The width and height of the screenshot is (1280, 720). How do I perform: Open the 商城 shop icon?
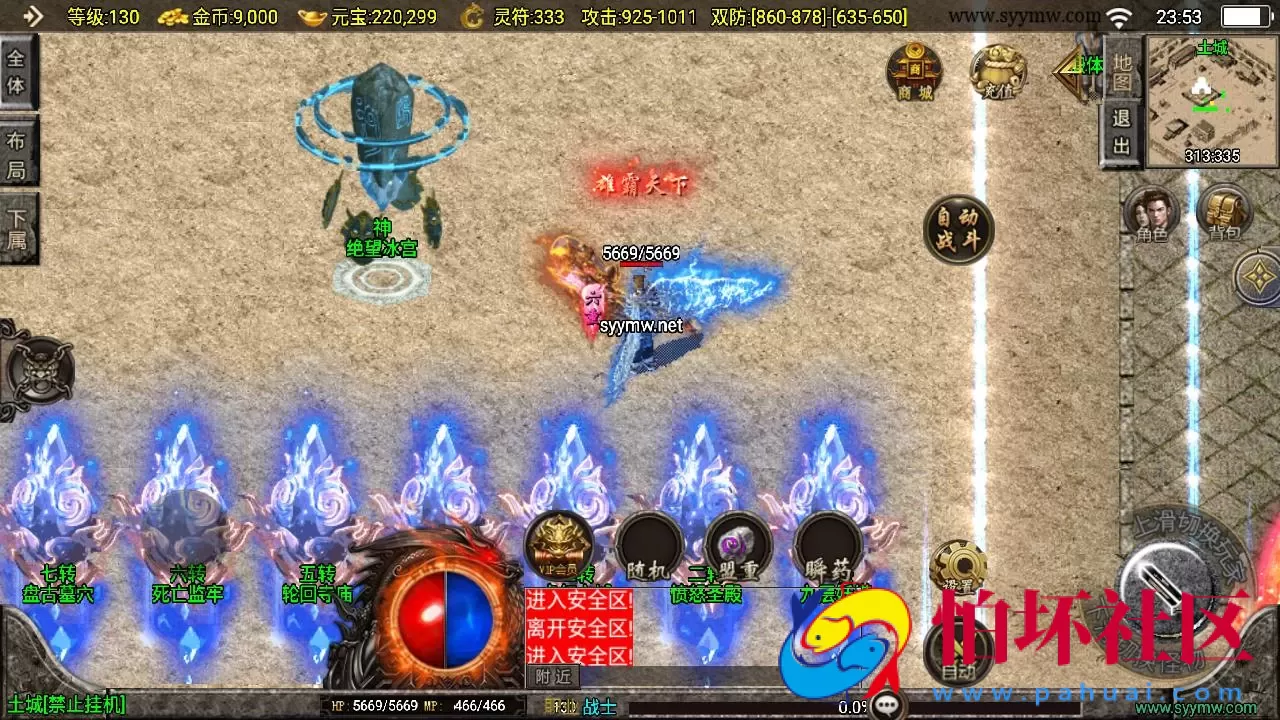point(914,71)
